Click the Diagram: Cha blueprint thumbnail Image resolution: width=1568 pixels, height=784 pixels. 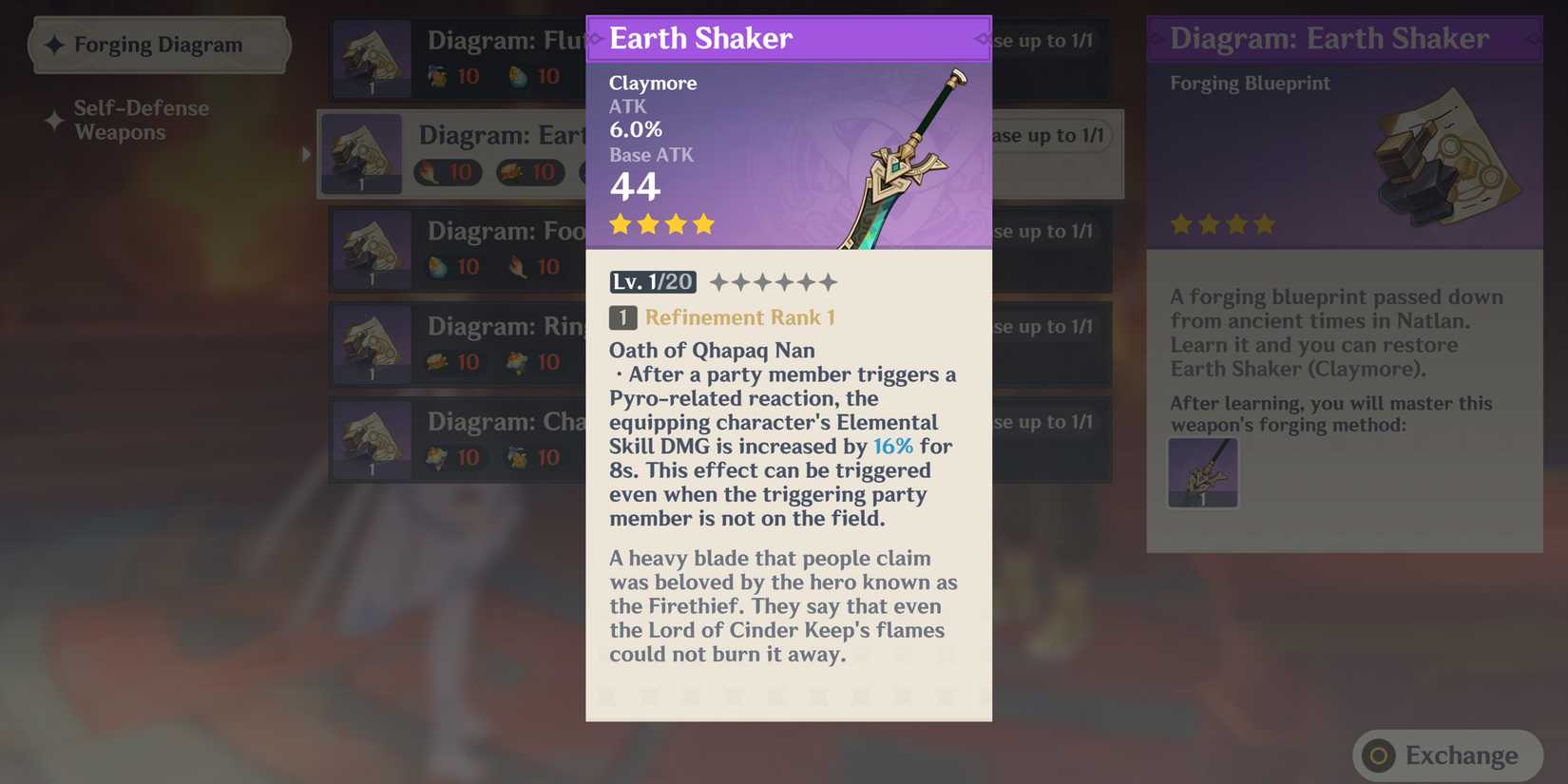point(372,439)
